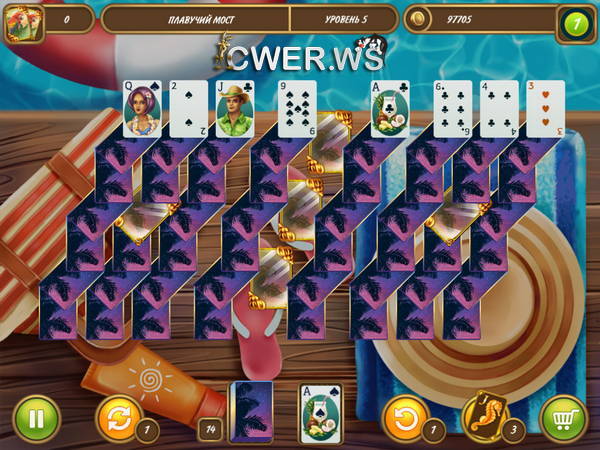The image size is (600, 450).
Task: Use the orange shuffle arrows button
Action: (x=117, y=417)
